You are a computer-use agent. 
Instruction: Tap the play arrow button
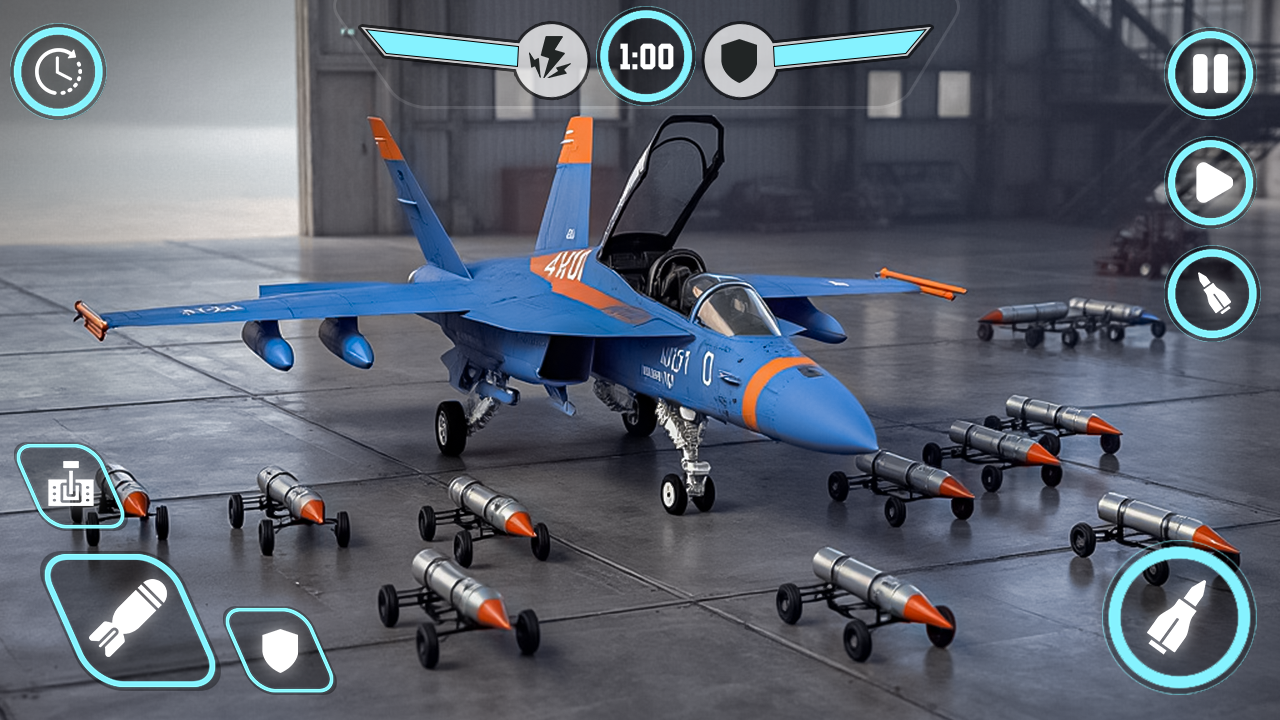tap(1210, 183)
